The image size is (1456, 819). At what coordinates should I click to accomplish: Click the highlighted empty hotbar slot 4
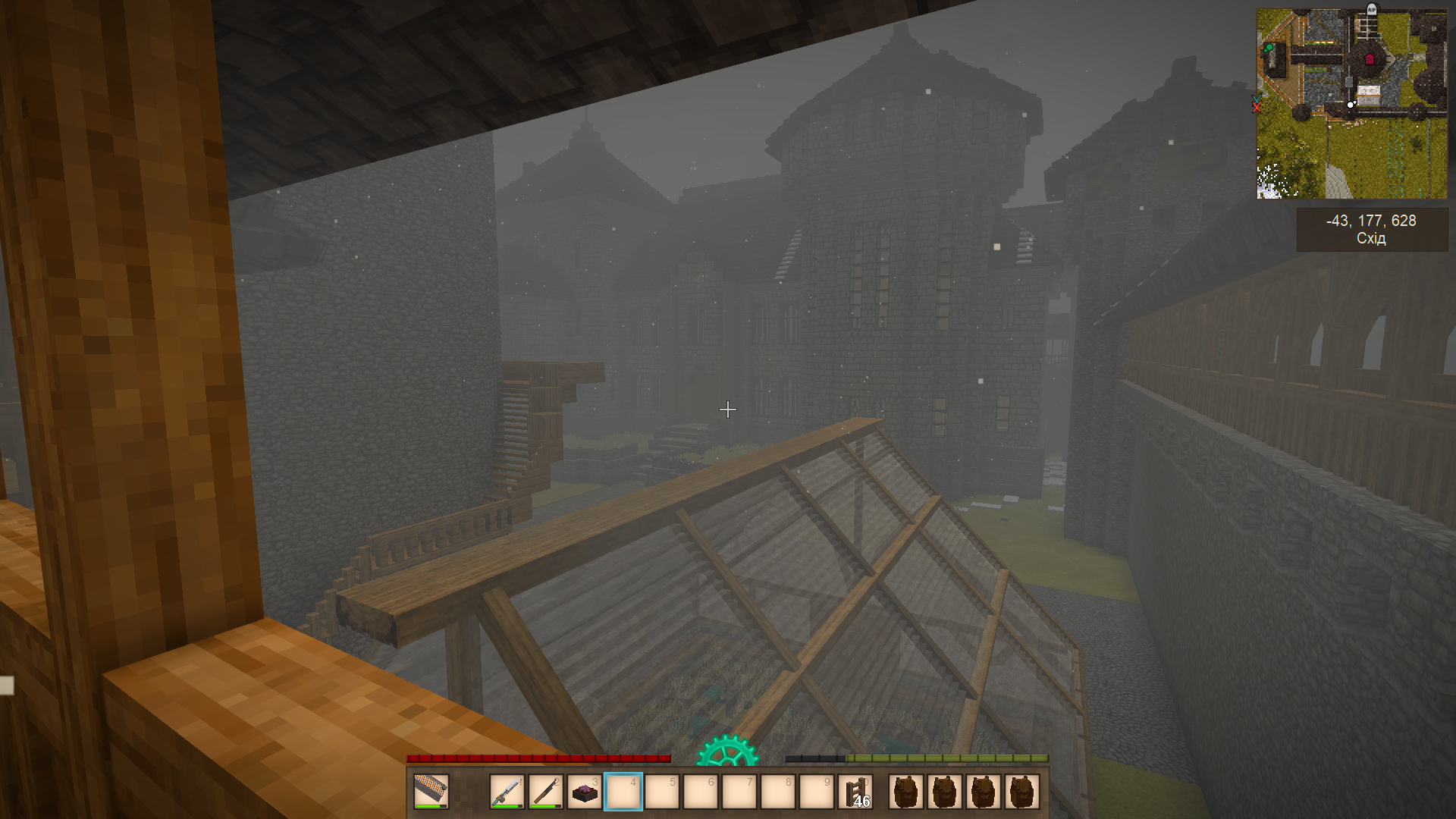(x=623, y=792)
